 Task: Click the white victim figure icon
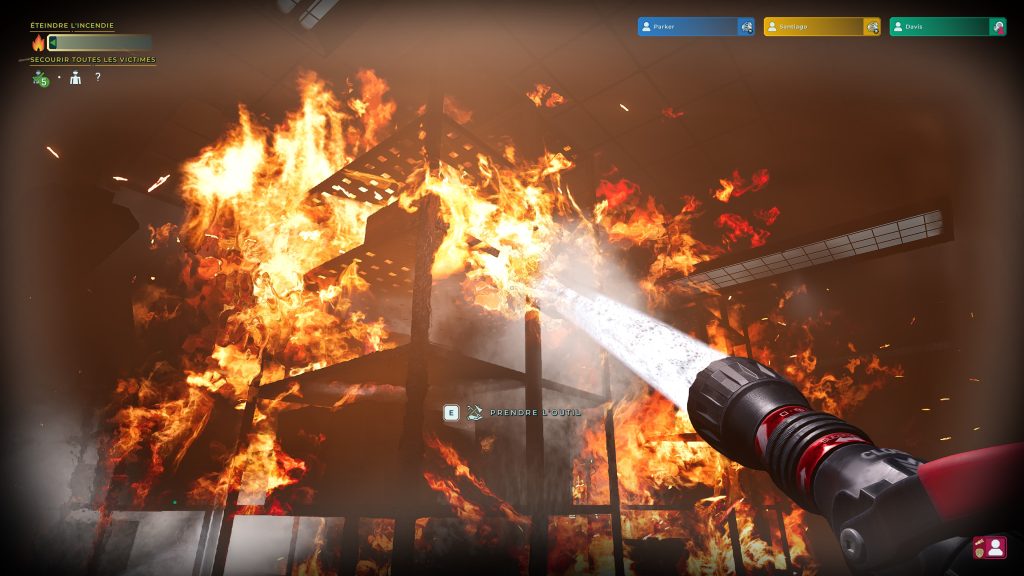click(76, 78)
